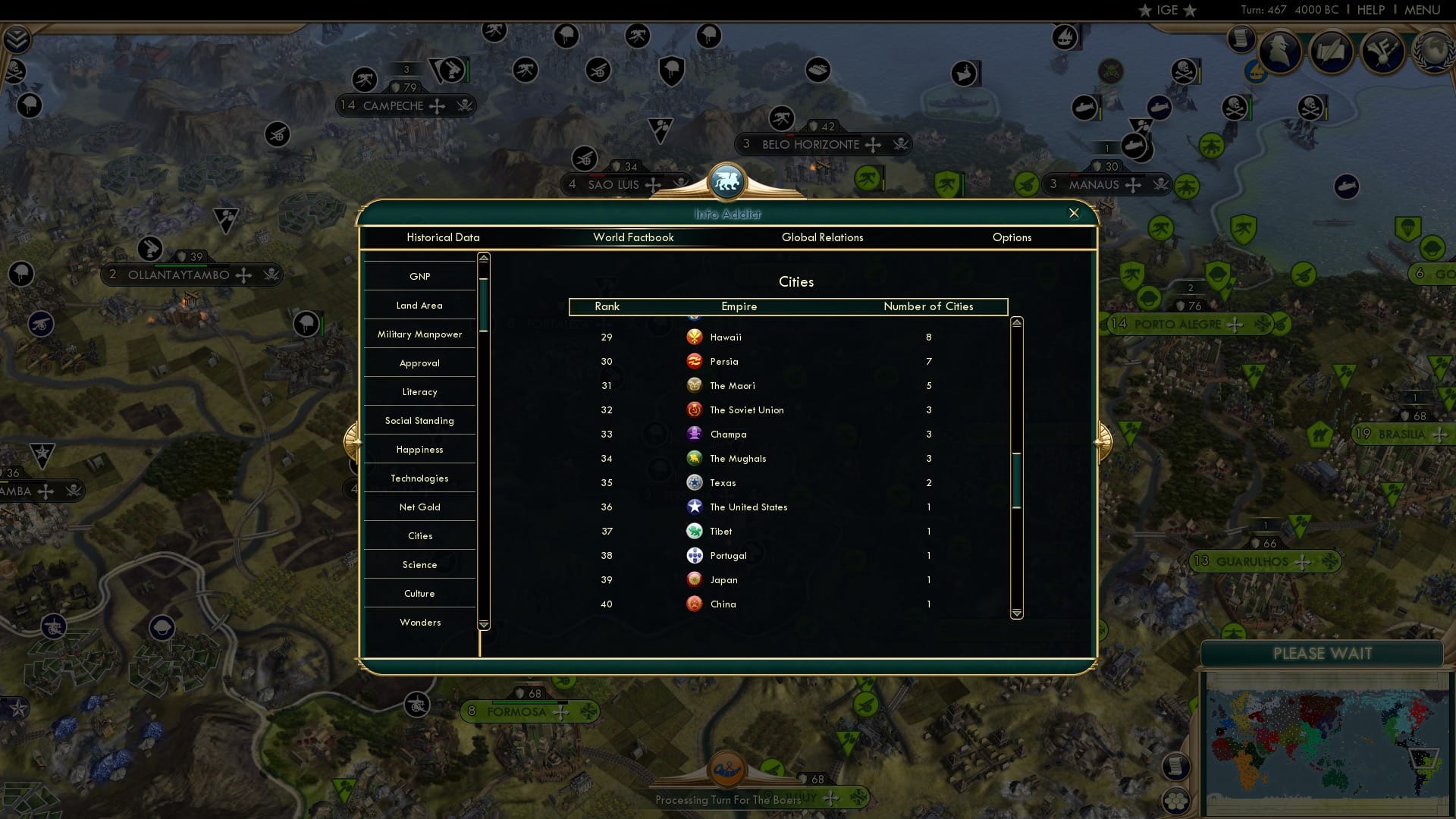This screenshot has width=1456, height=819.
Task: Click the Soviet Union hammer-and-sickle icon
Action: pos(695,409)
